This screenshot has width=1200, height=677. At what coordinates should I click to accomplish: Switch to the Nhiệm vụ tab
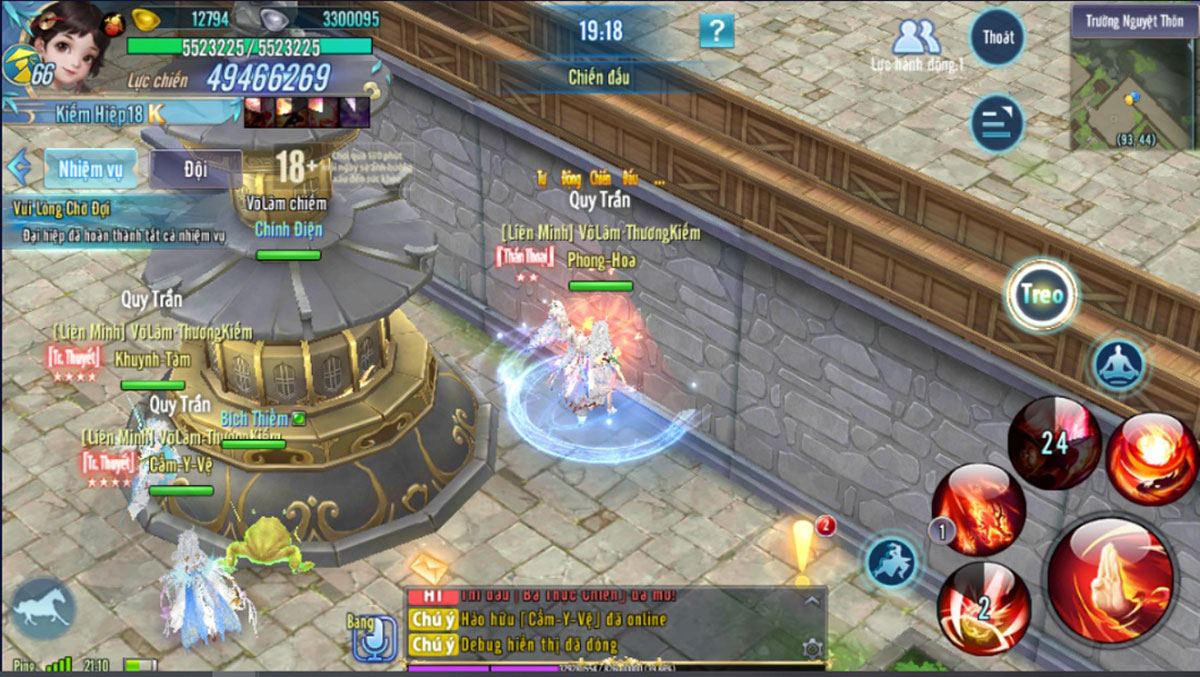[90, 169]
